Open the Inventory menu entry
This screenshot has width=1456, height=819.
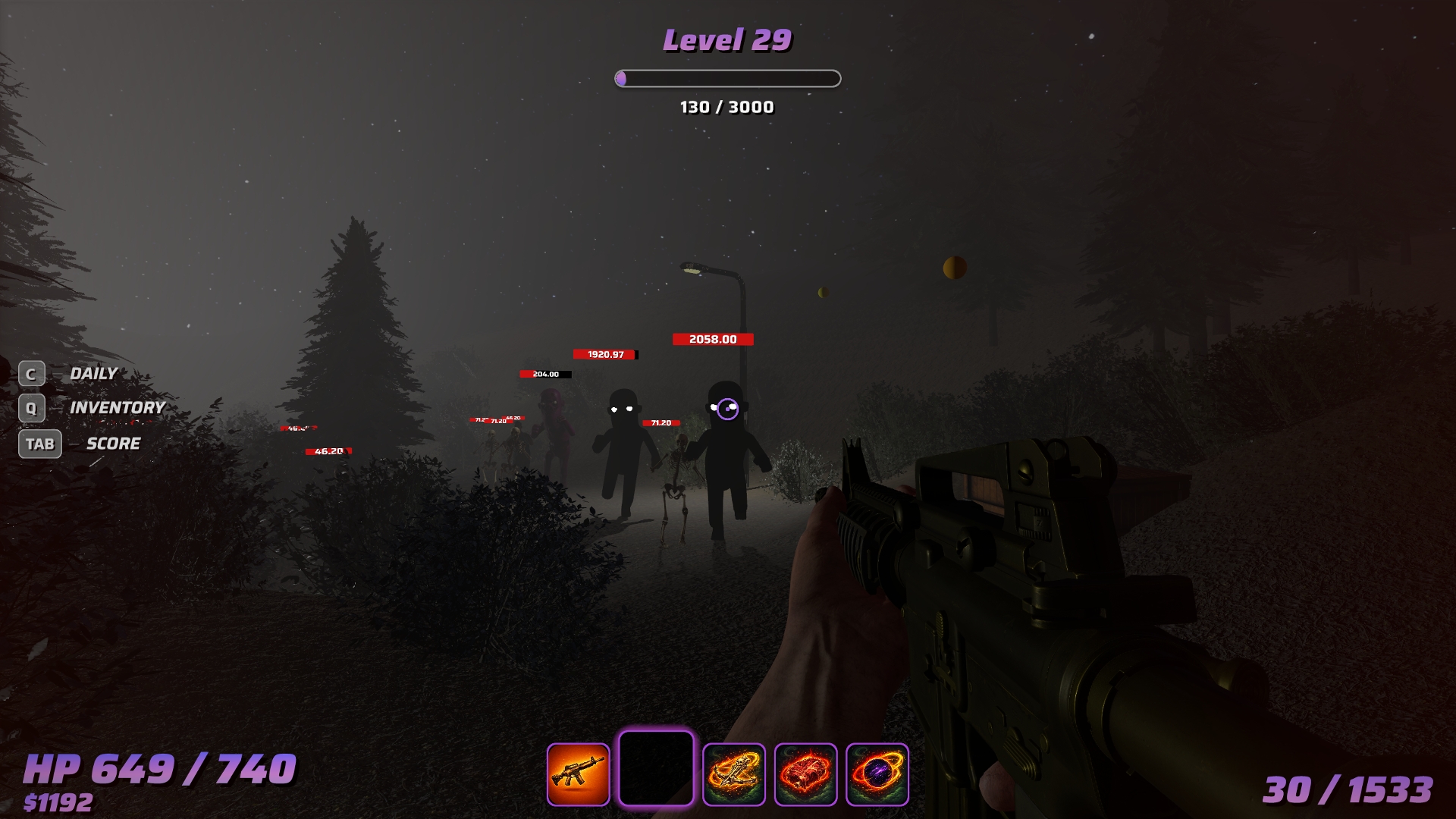(117, 408)
